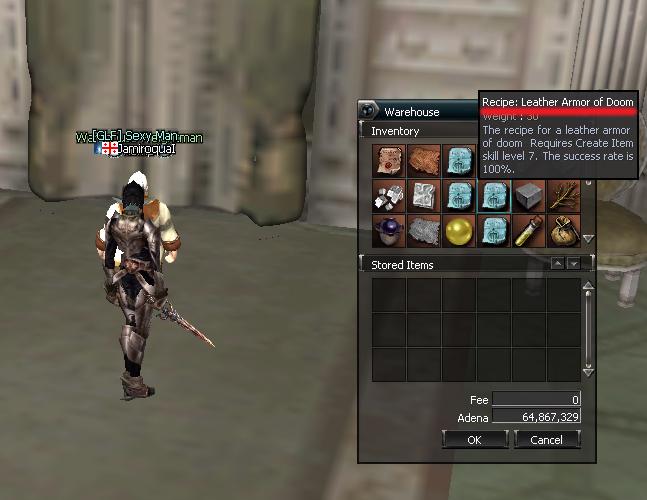Click the Stored Items header up-arrow button
This screenshot has width=647, height=500.
[558, 264]
